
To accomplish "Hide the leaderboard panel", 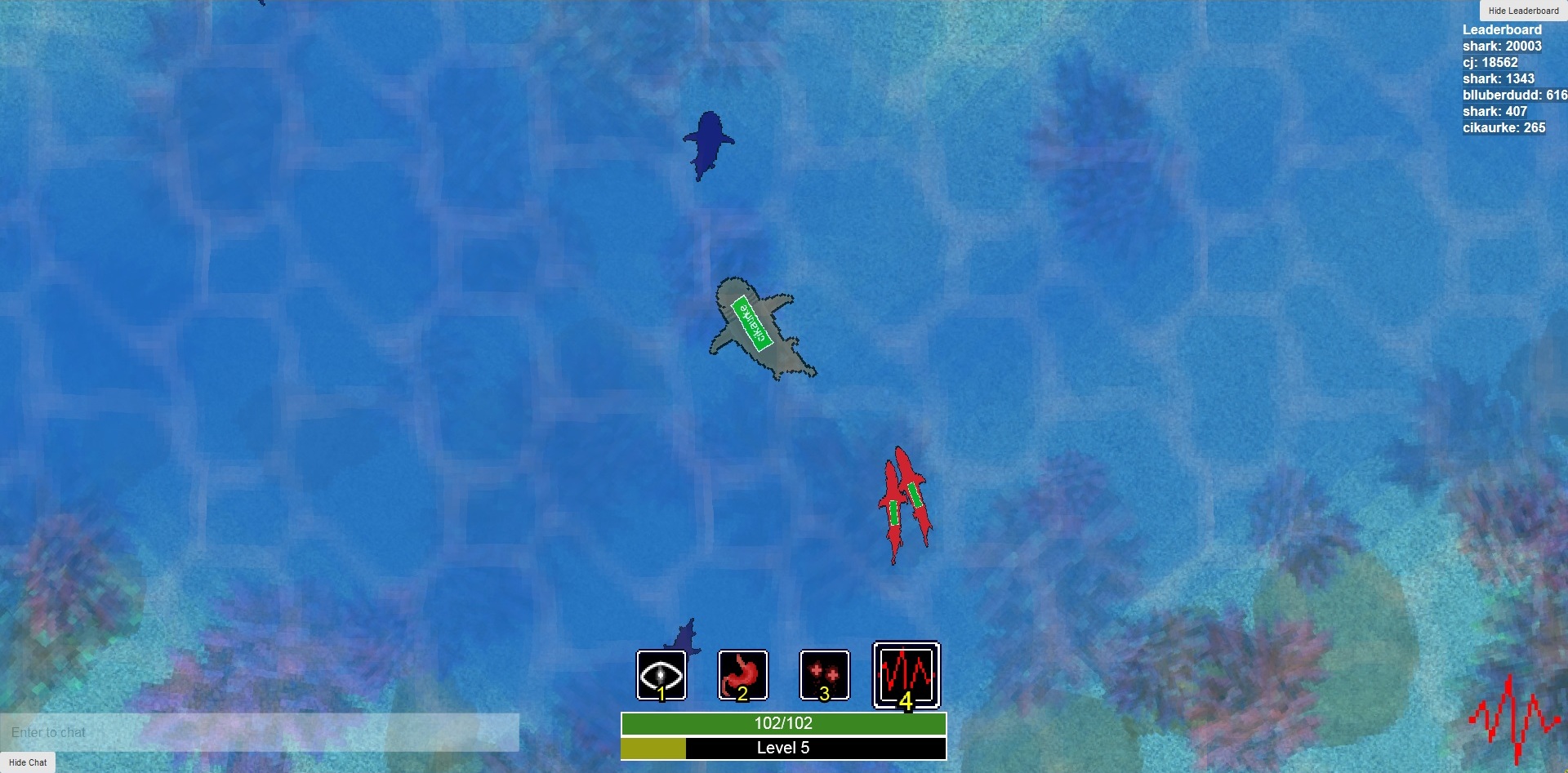I will click(1523, 11).
